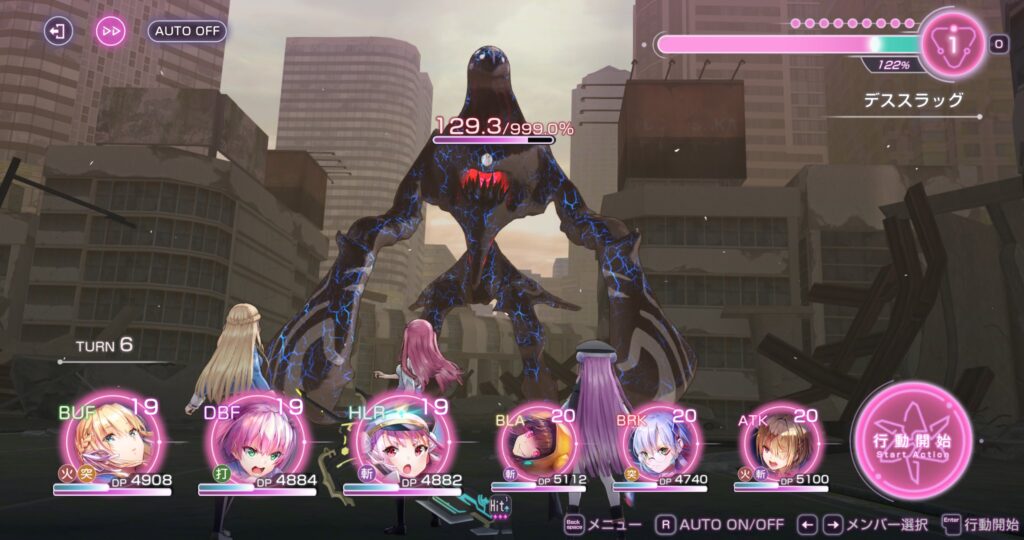Click the exit battle icon
1024x540 pixels.
[x=59, y=31]
